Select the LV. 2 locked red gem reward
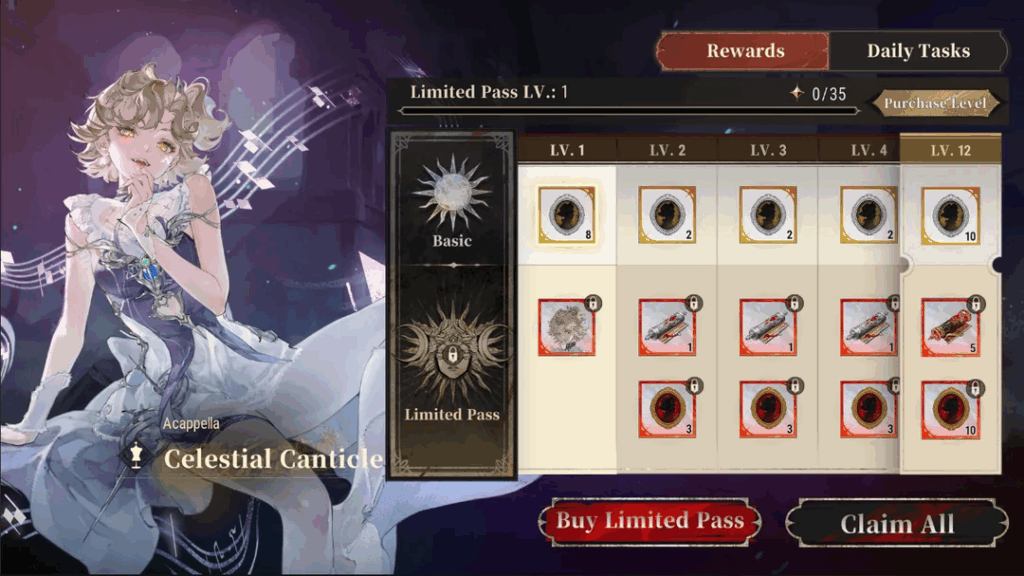 click(667, 409)
